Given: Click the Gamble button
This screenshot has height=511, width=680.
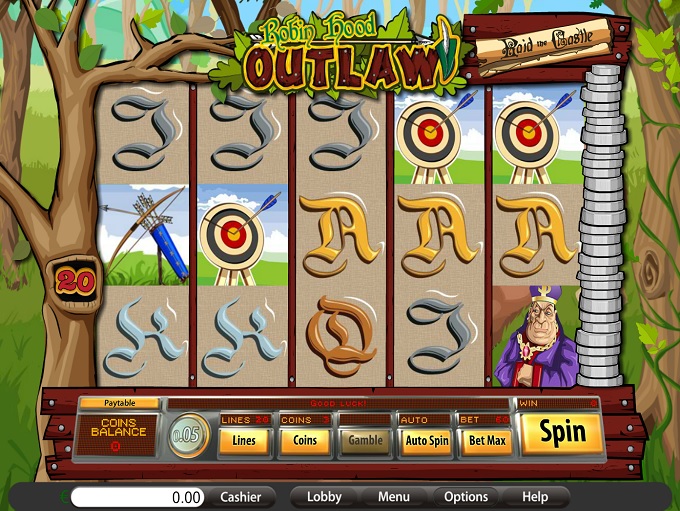Looking at the screenshot, I should (365, 440).
